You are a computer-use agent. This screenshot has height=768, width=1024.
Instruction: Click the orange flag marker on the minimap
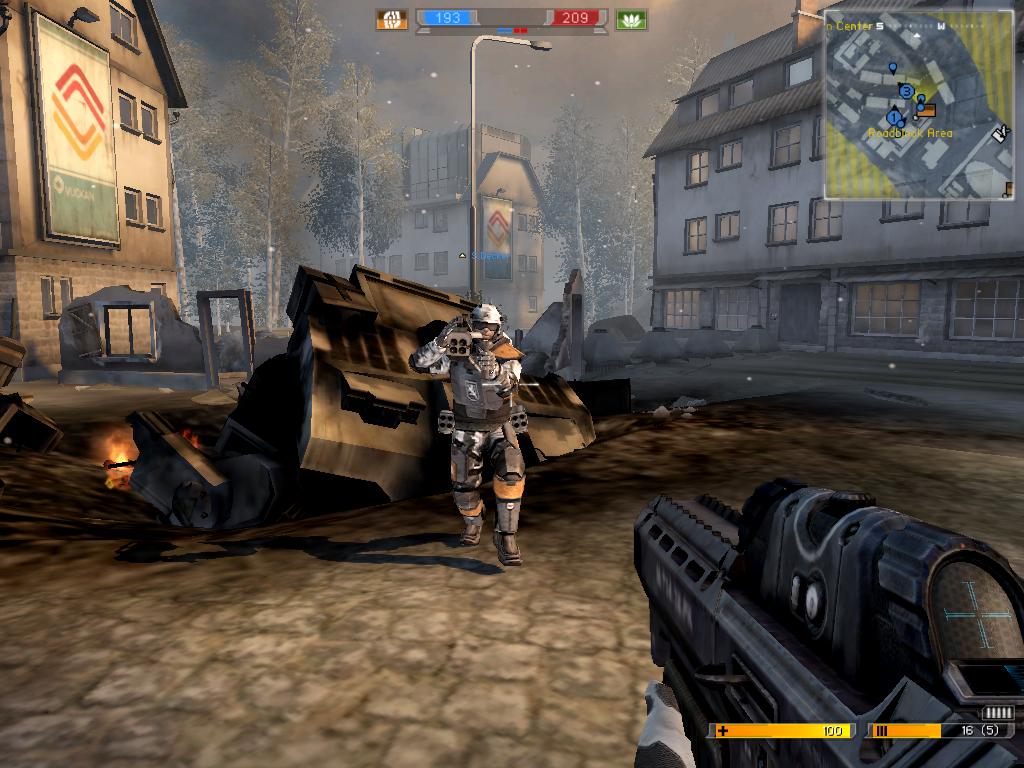click(x=926, y=110)
